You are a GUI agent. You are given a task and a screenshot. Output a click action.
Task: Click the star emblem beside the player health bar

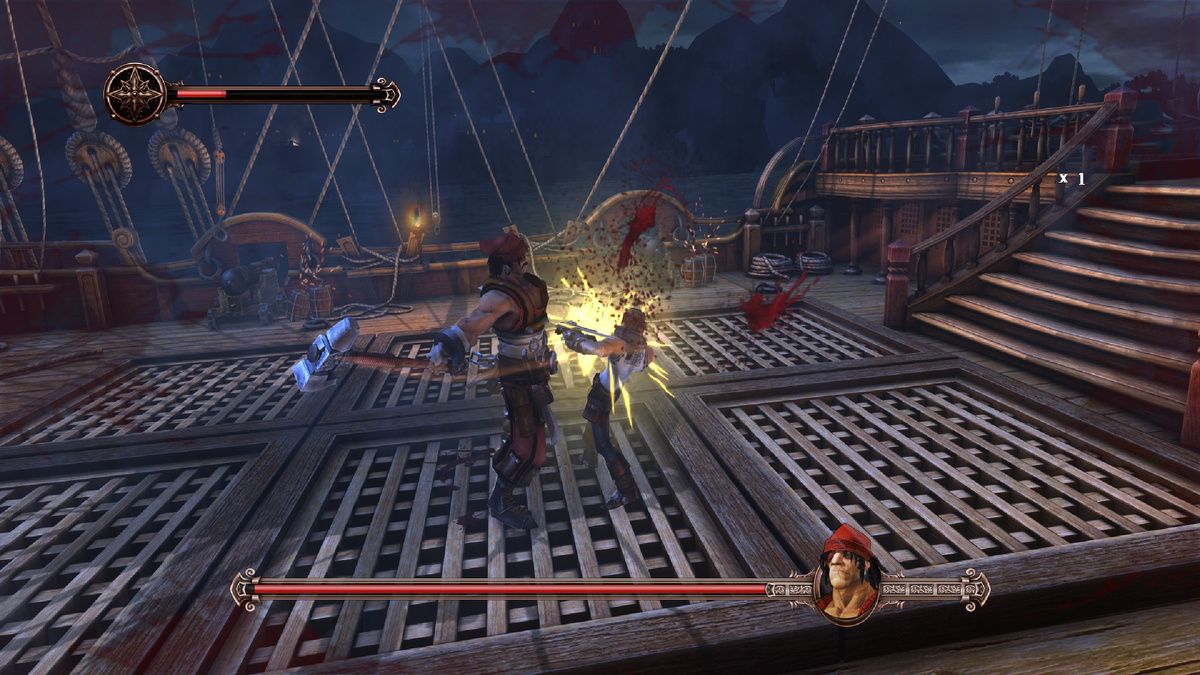point(135,94)
